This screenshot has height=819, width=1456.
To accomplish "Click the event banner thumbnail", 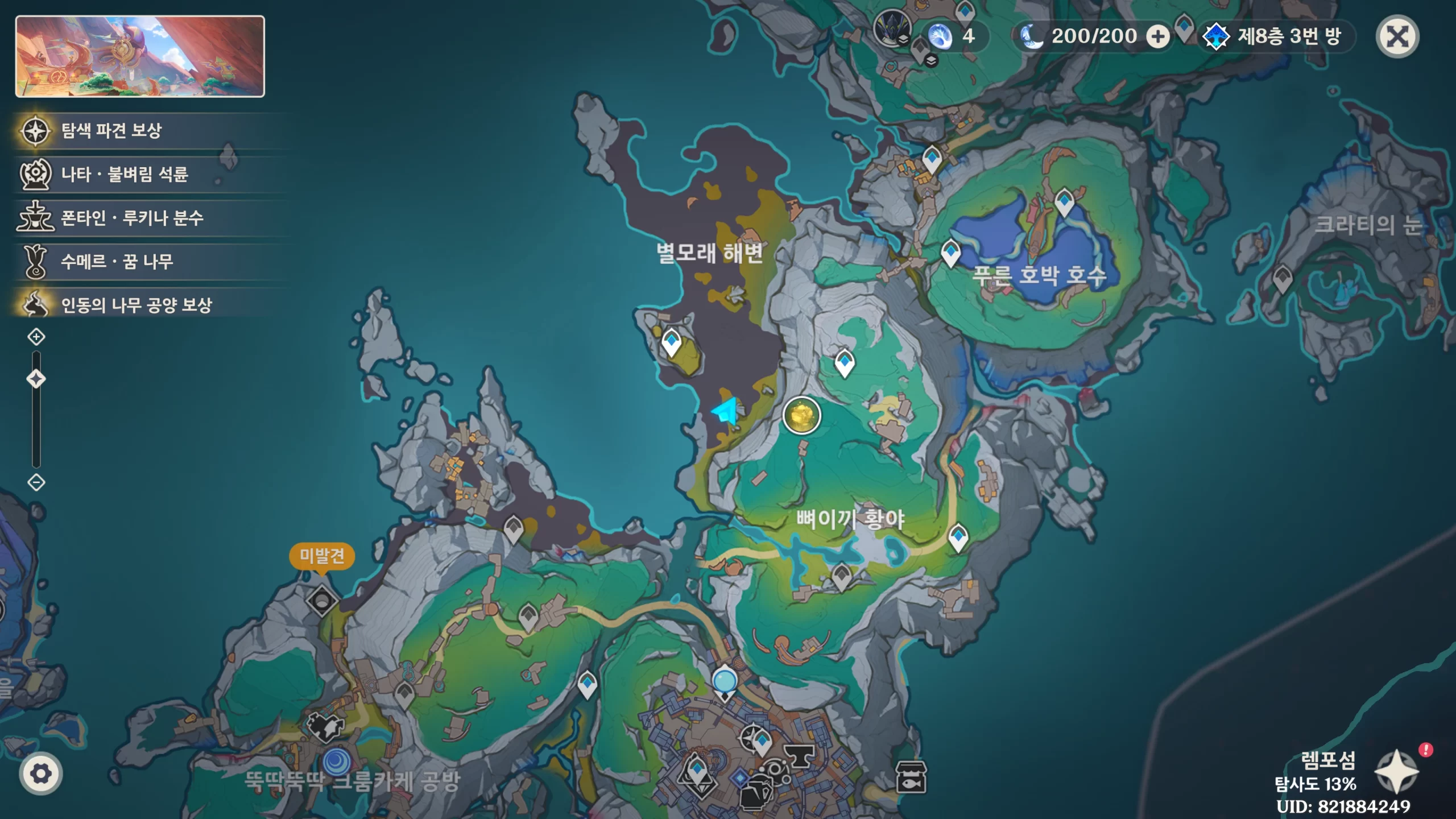I will coord(140,56).
